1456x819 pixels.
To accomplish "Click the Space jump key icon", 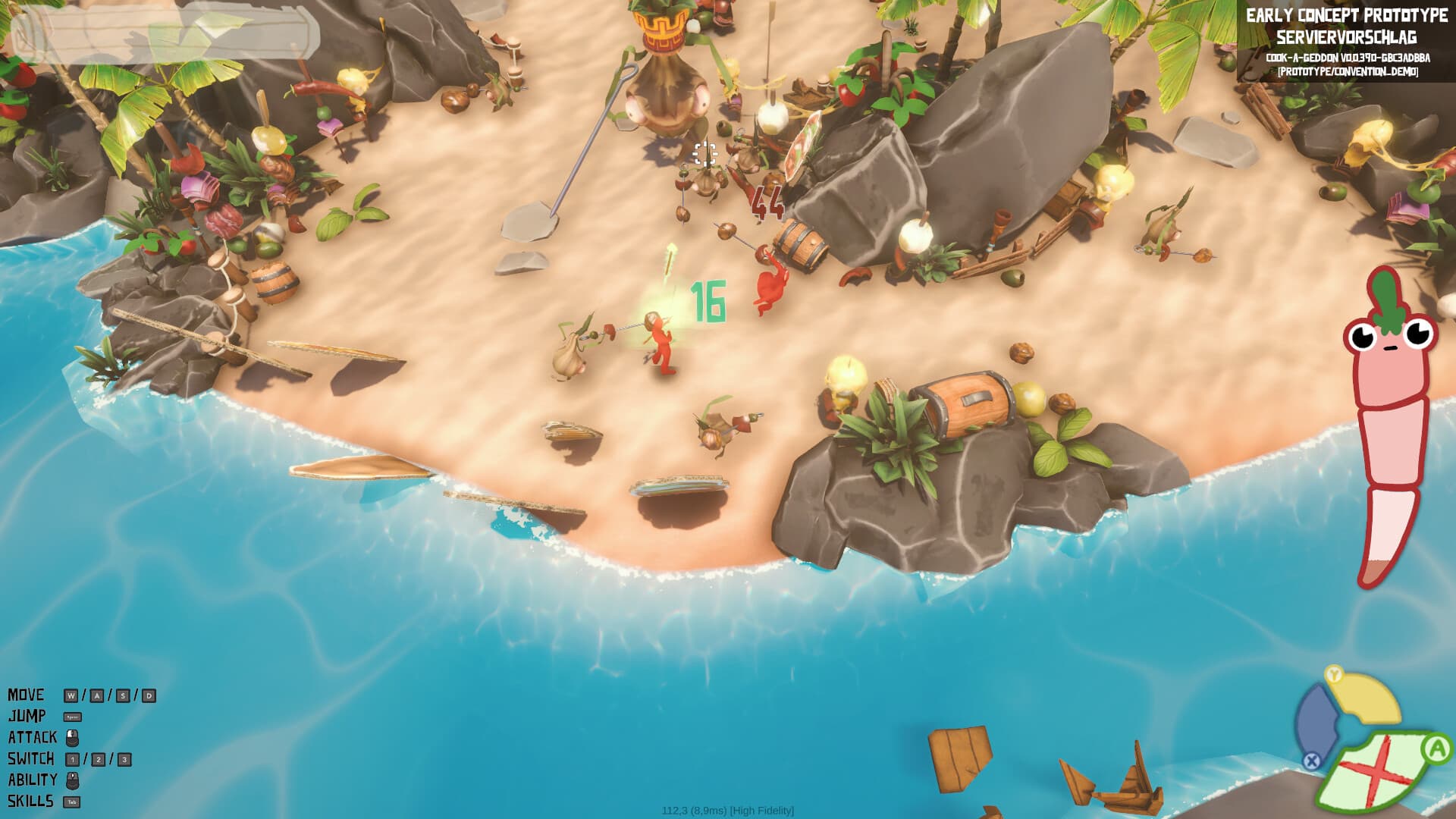I will tap(73, 717).
